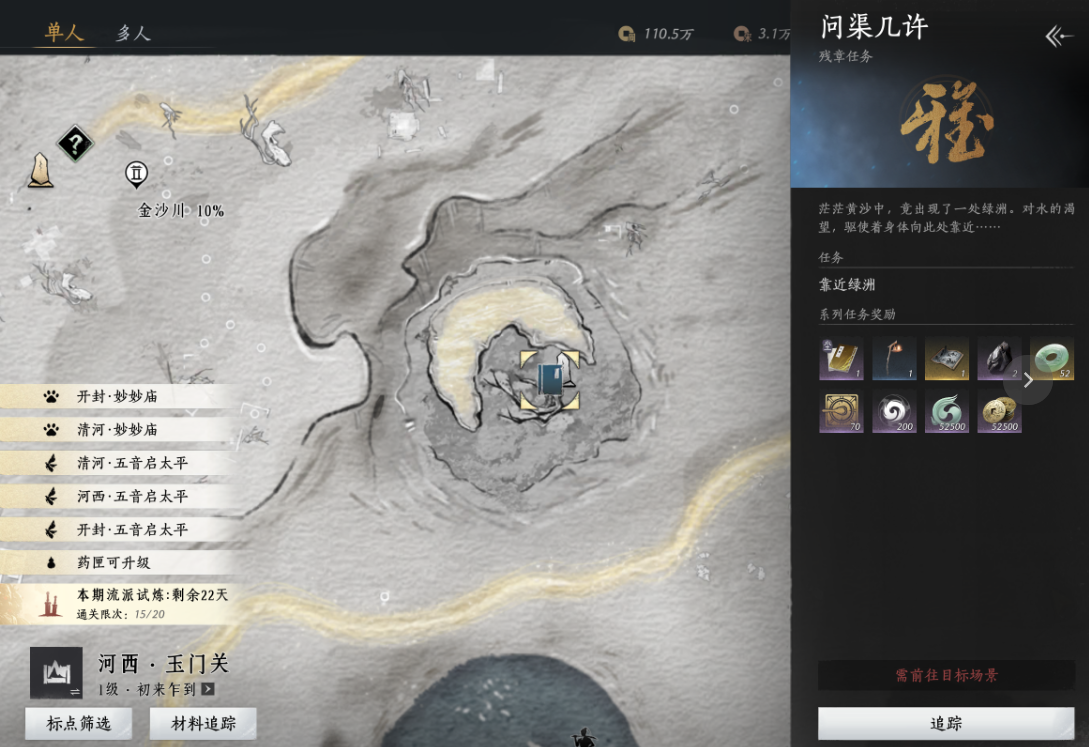Switch region via the 河西·玉门关 icon

click(56, 673)
